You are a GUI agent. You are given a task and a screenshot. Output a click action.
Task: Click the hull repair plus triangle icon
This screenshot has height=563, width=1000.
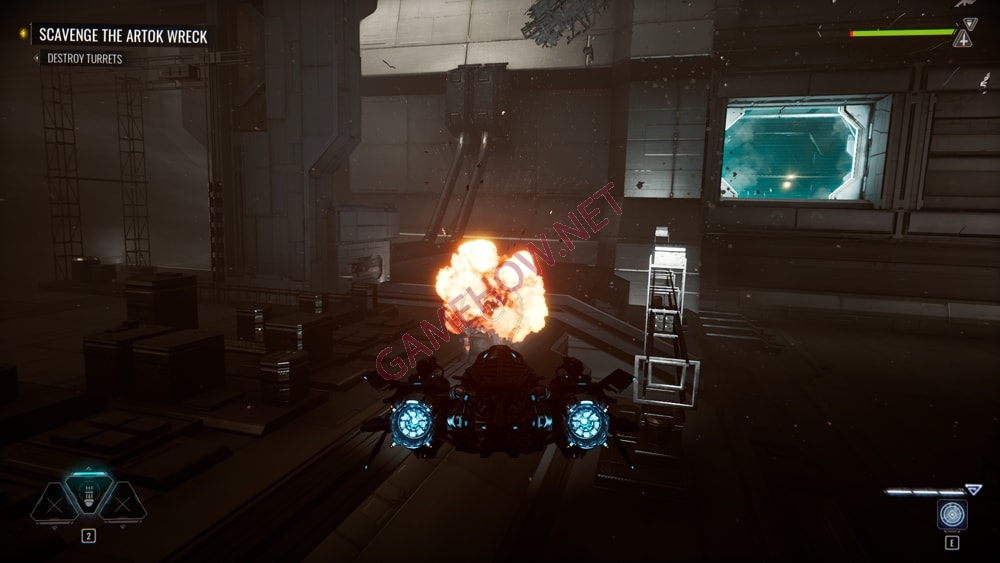pos(962,39)
